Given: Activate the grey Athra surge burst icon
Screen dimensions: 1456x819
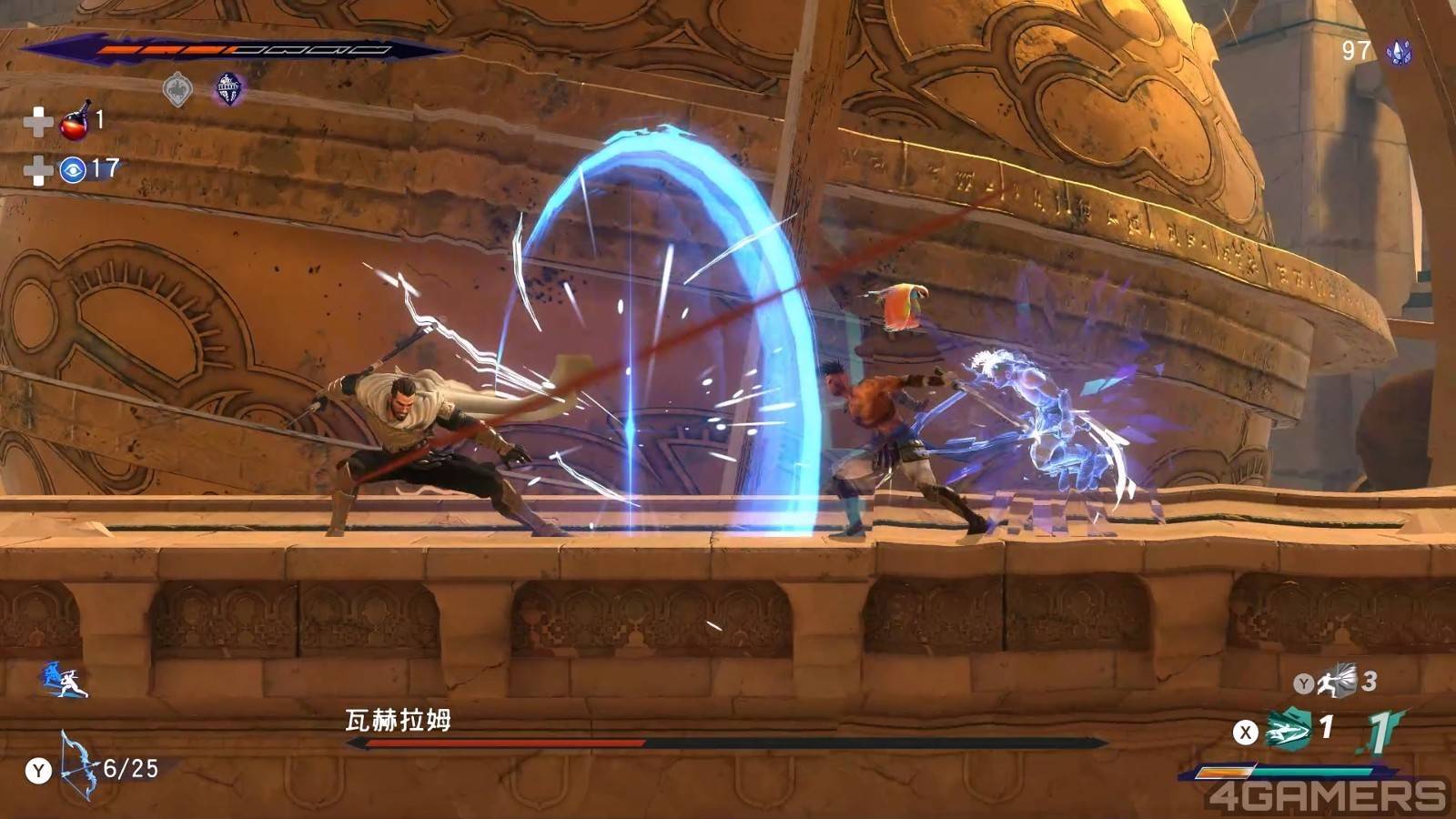Looking at the screenshot, I should (x=1338, y=682).
